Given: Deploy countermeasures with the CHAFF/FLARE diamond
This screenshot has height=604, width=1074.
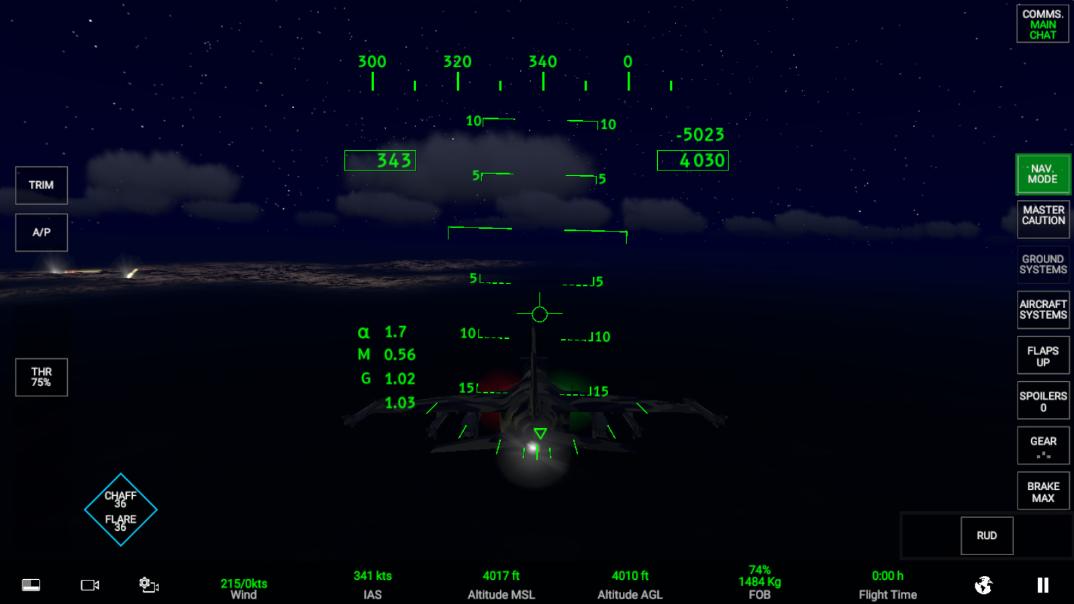Looking at the screenshot, I should (121, 510).
